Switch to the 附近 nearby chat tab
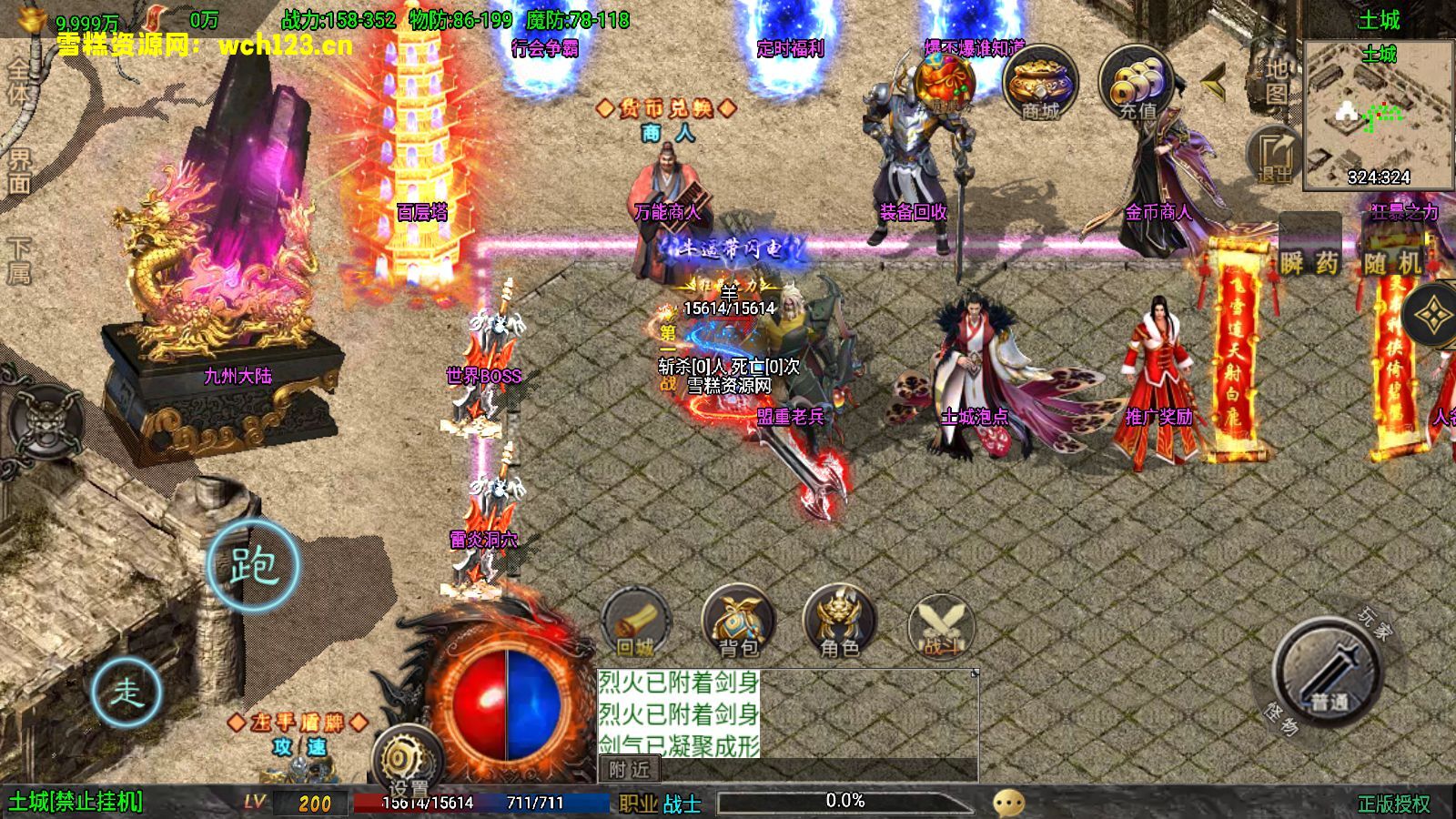Viewport: 1456px width, 819px height. point(629,770)
